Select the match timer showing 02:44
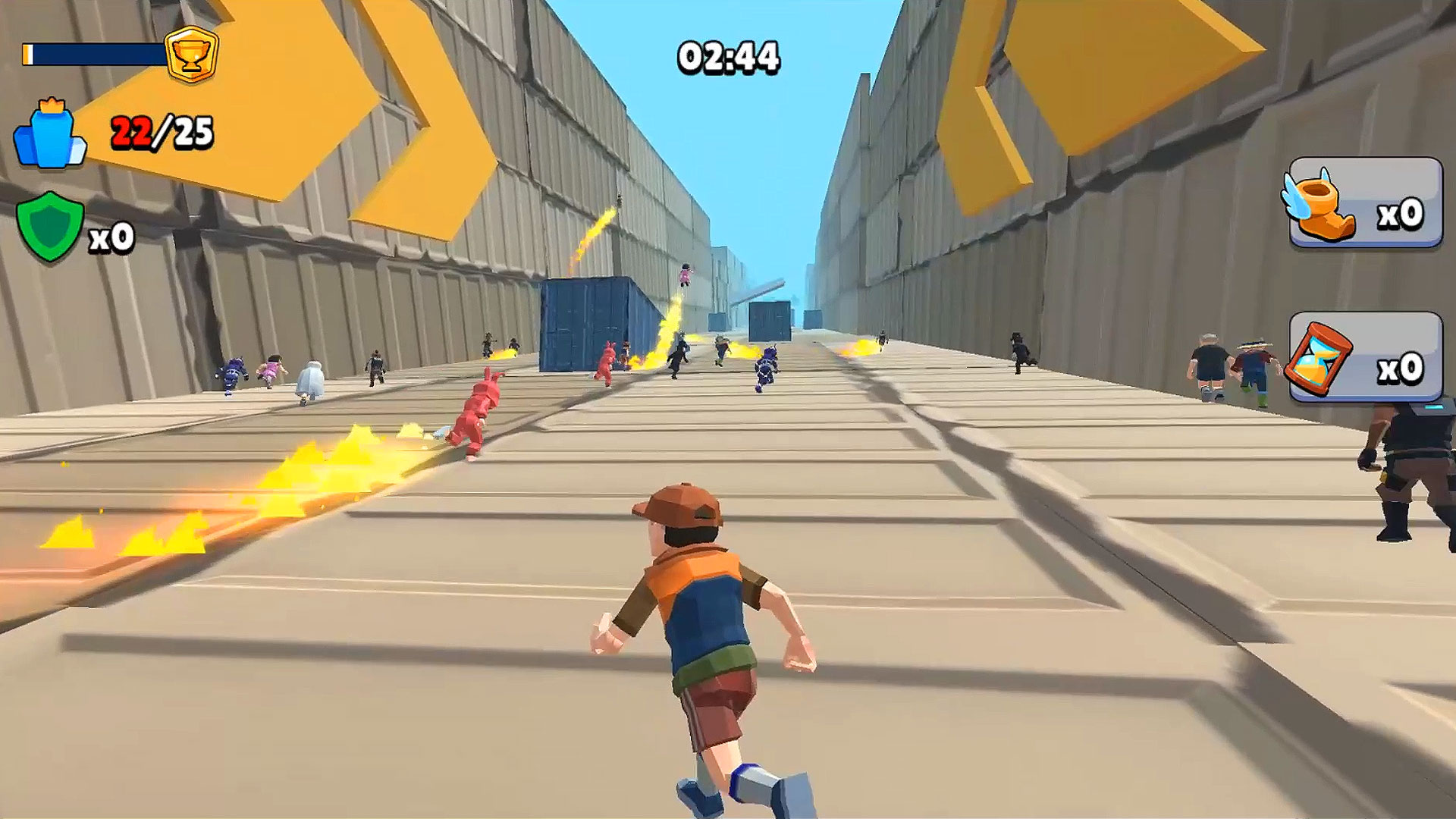1456x819 pixels. pos(727,55)
